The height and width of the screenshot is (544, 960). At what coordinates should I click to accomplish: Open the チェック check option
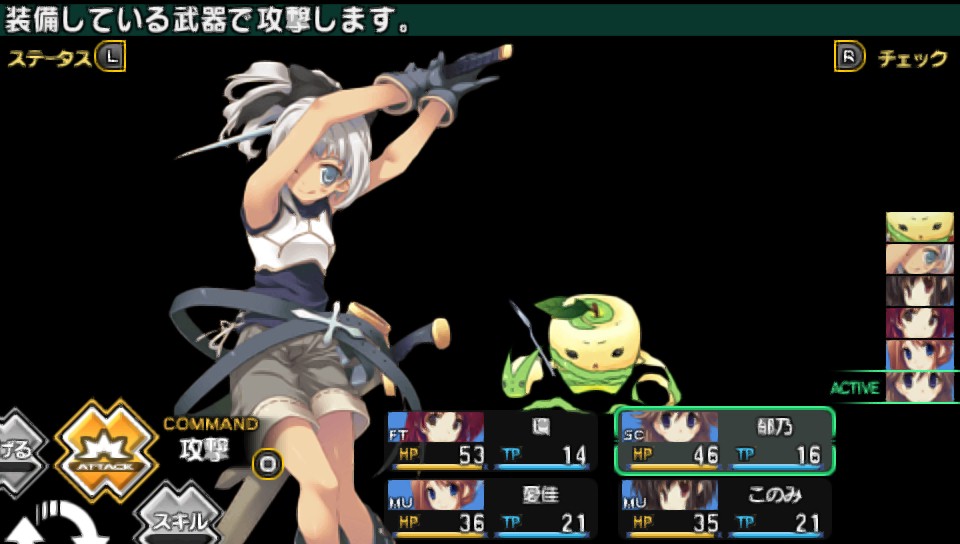pyautogui.click(x=892, y=58)
